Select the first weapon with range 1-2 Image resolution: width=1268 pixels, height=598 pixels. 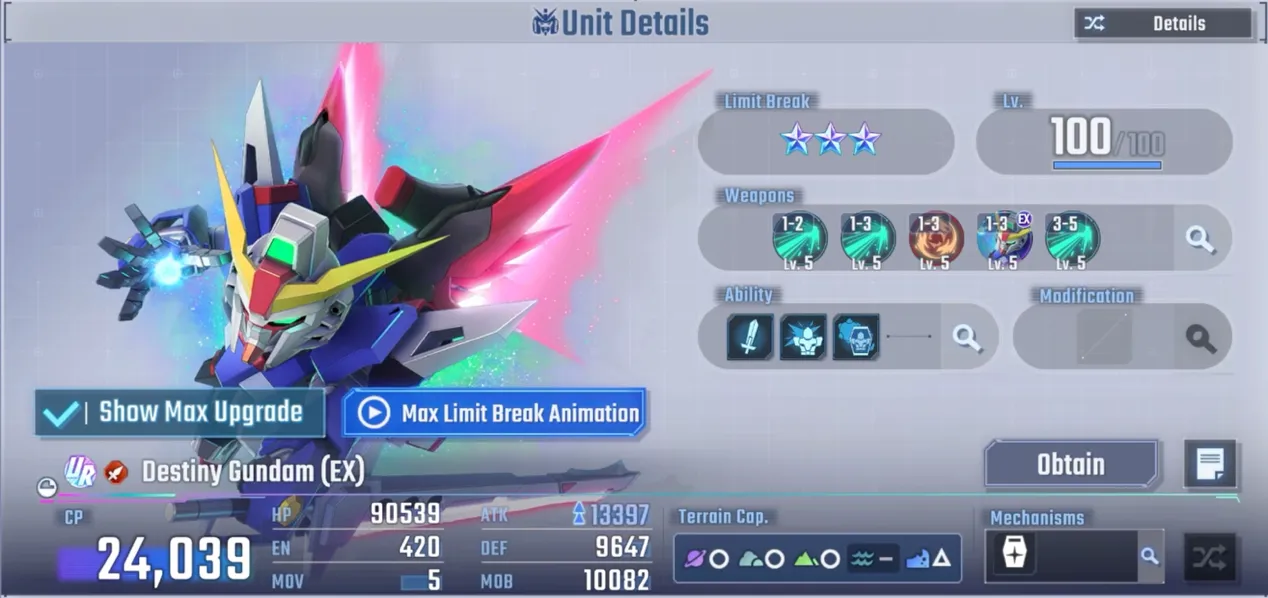[x=799, y=239]
